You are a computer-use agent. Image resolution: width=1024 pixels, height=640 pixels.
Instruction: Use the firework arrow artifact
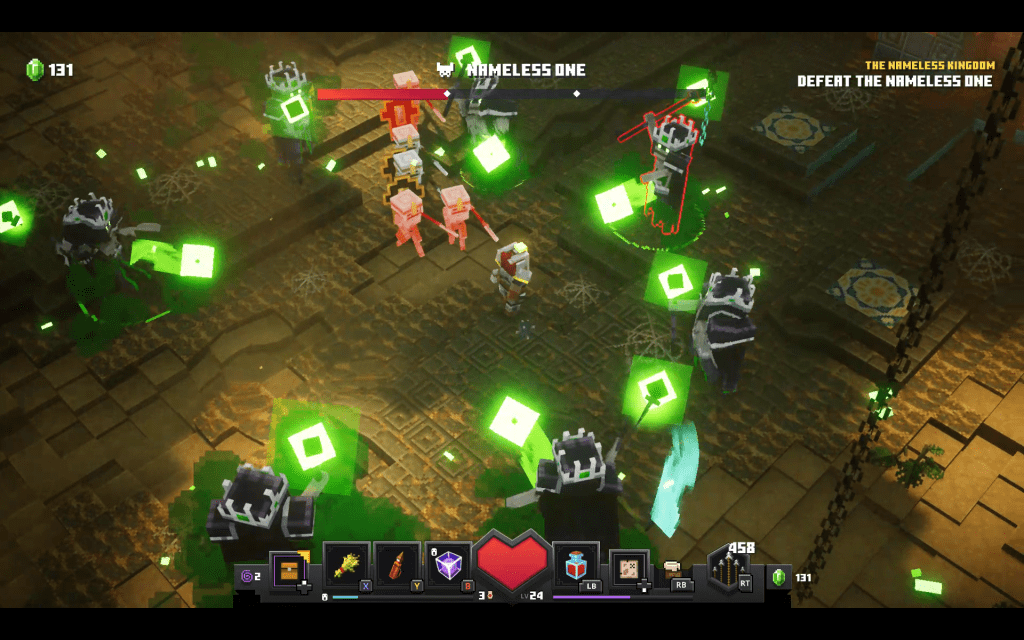pos(397,566)
